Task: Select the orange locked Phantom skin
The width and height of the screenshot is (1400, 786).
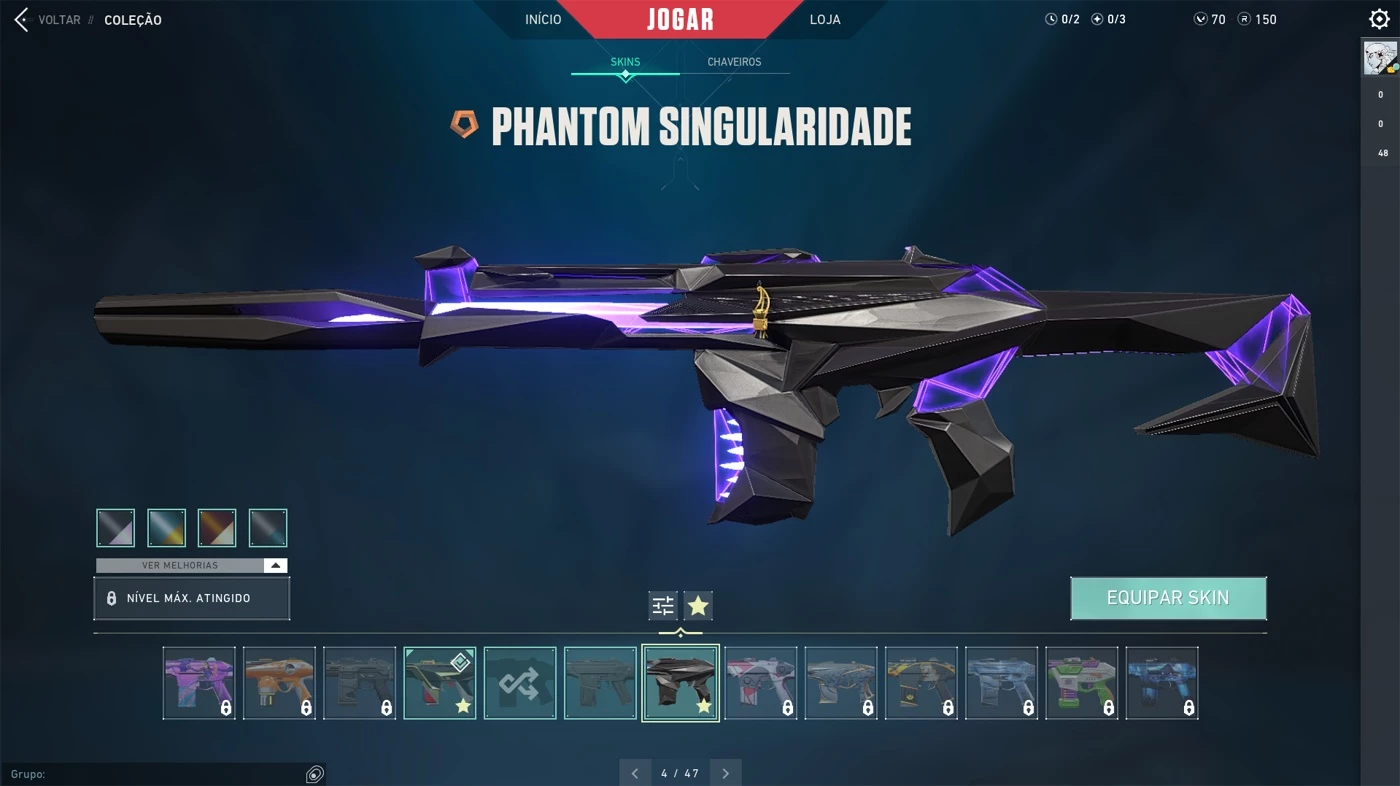Action: click(x=279, y=683)
